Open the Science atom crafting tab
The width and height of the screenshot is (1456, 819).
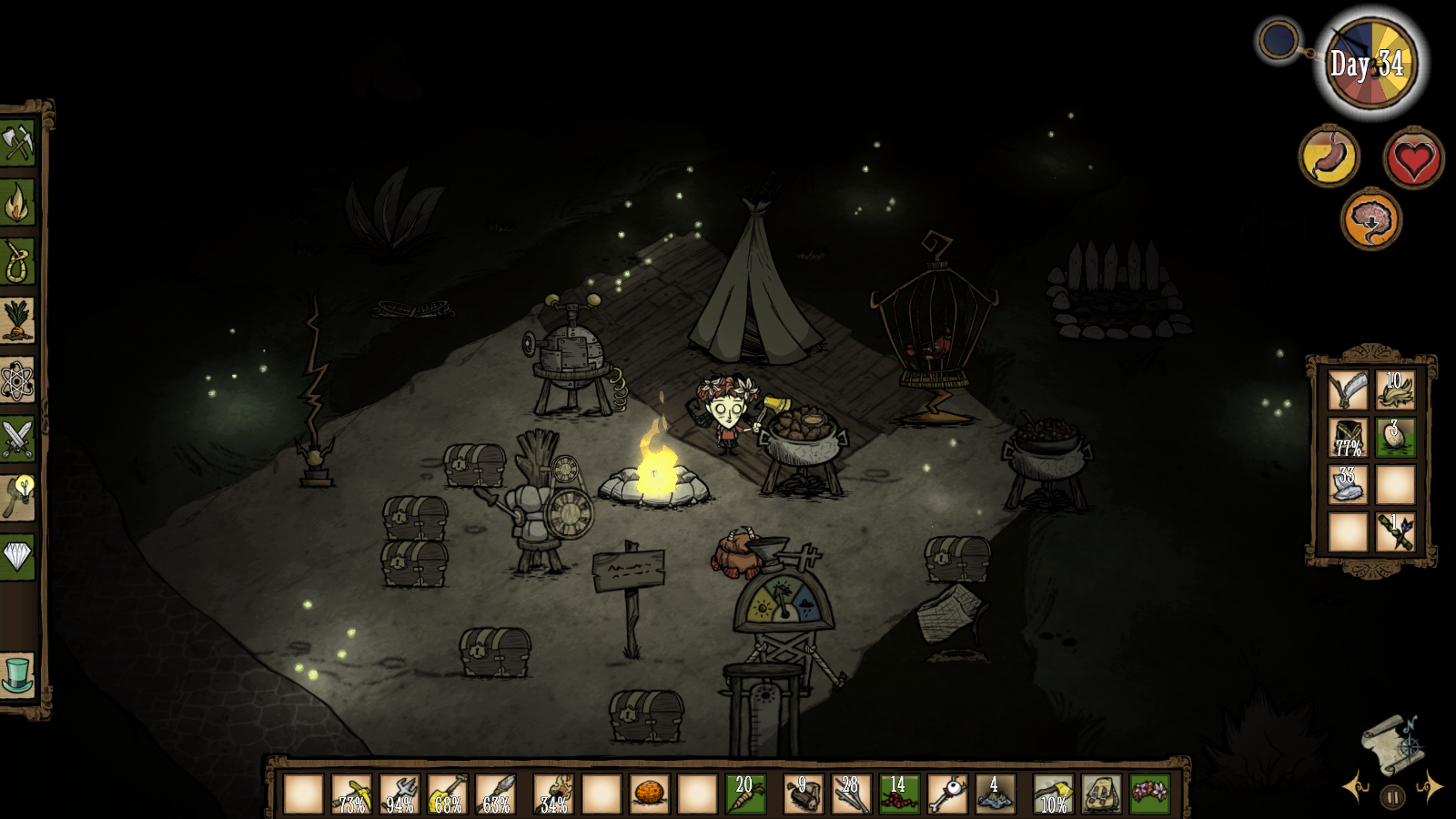[x=17, y=380]
